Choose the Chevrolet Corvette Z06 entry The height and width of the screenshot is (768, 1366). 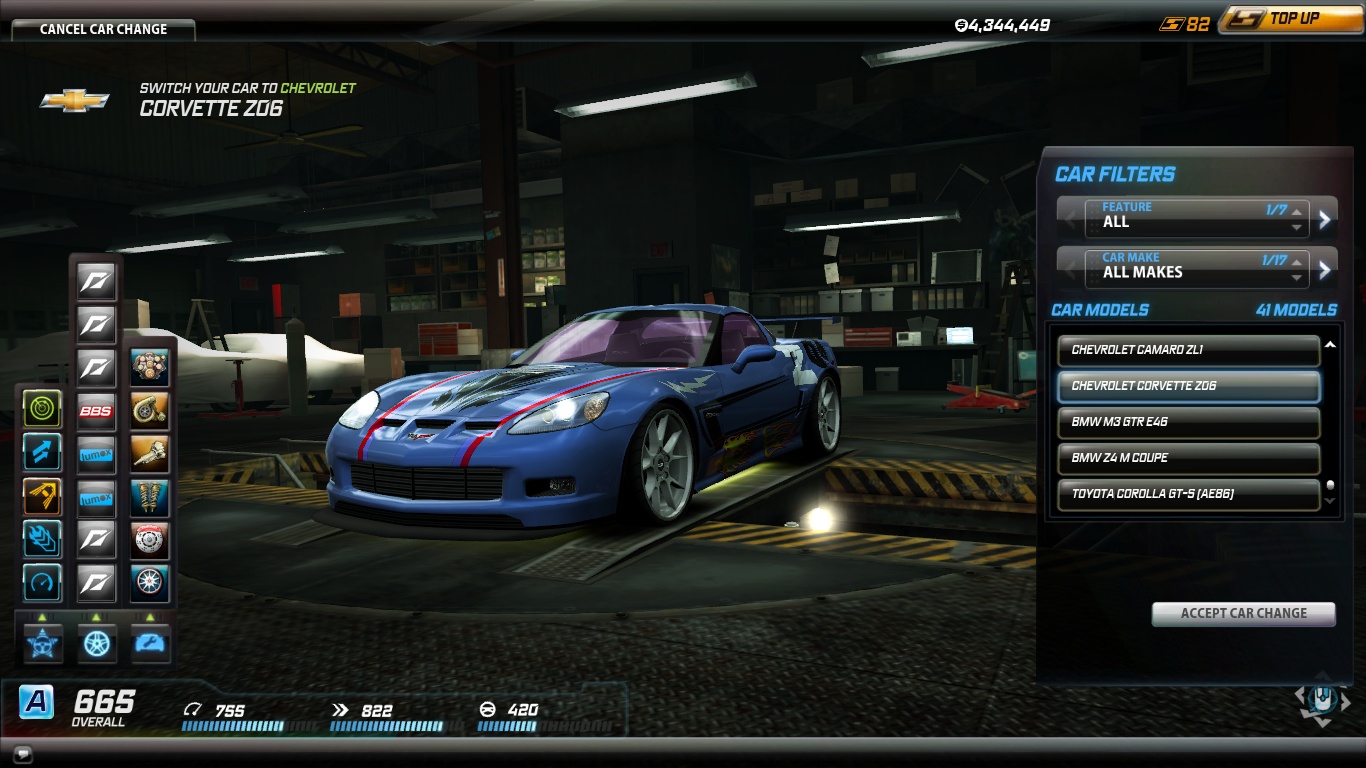pos(1188,386)
